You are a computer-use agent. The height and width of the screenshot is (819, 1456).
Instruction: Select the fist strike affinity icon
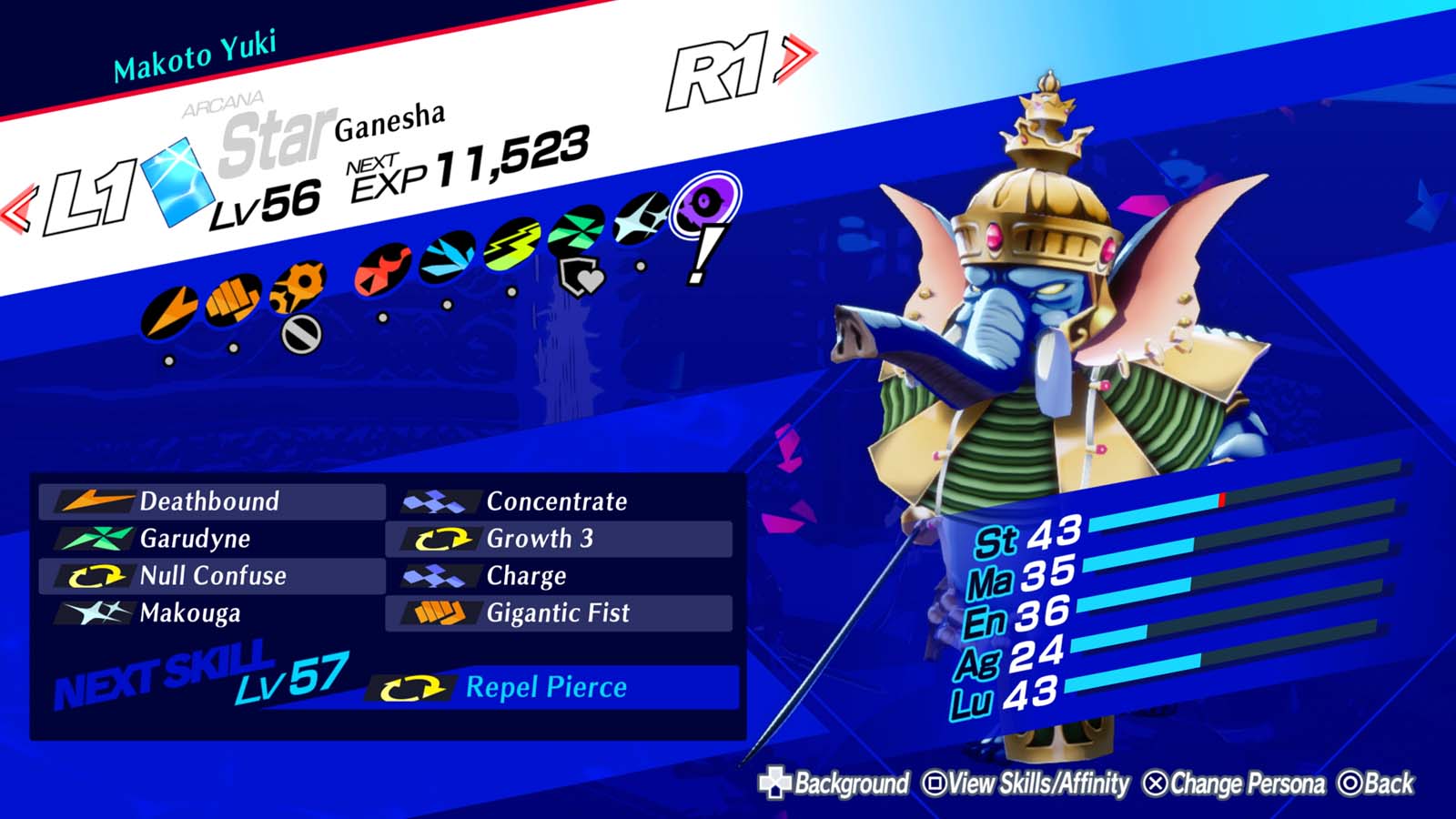pos(228,300)
